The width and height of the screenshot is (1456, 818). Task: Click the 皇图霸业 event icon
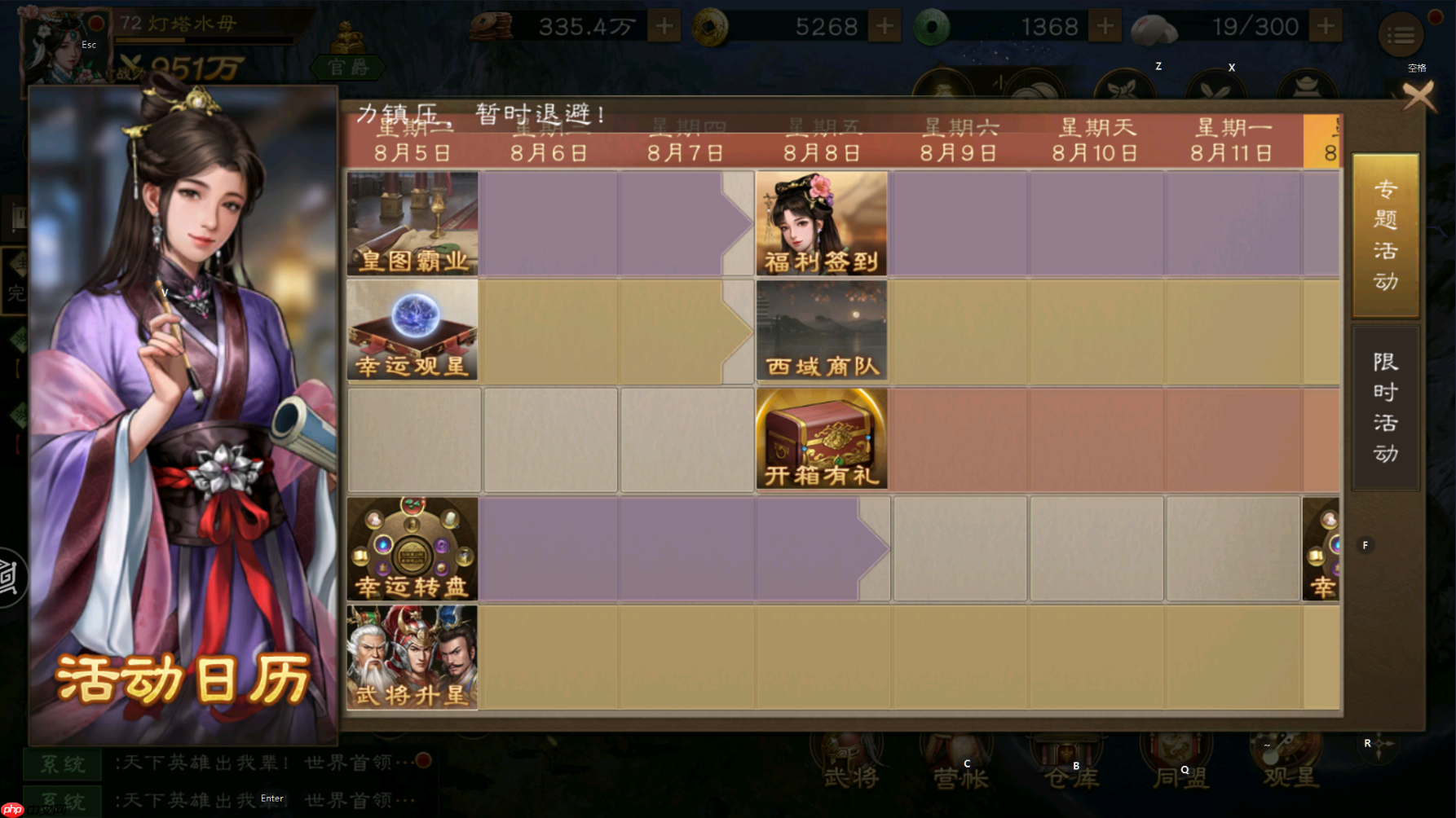[x=413, y=222]
